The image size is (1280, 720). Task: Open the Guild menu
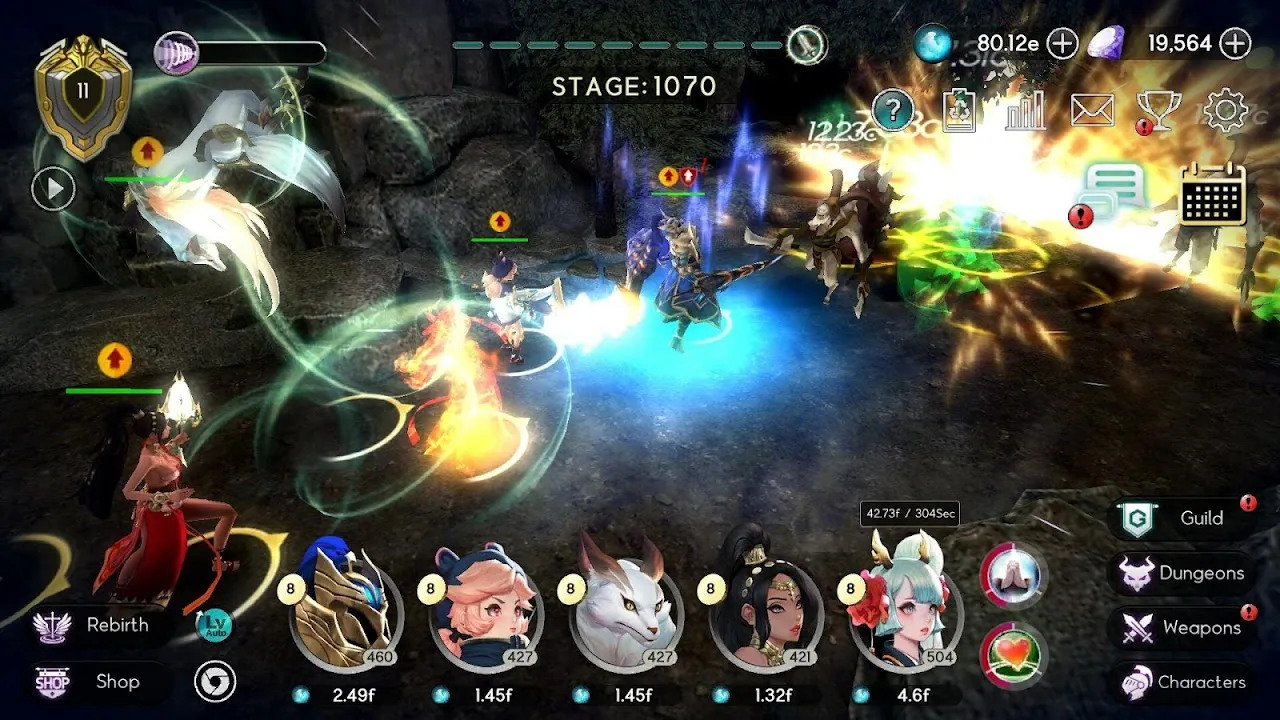(1180, 518)
